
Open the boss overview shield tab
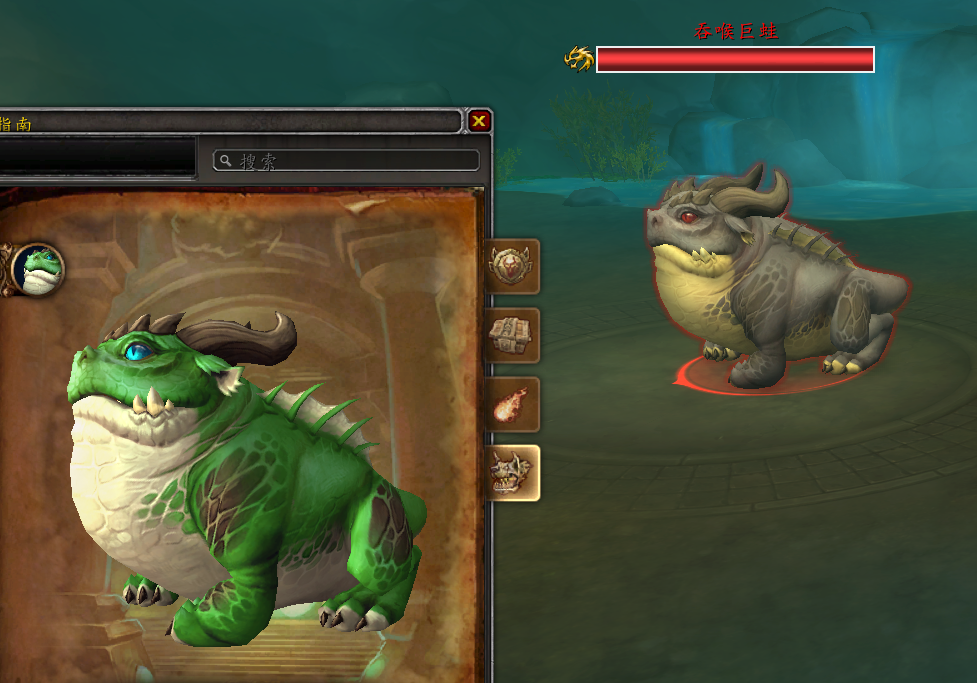511,266
